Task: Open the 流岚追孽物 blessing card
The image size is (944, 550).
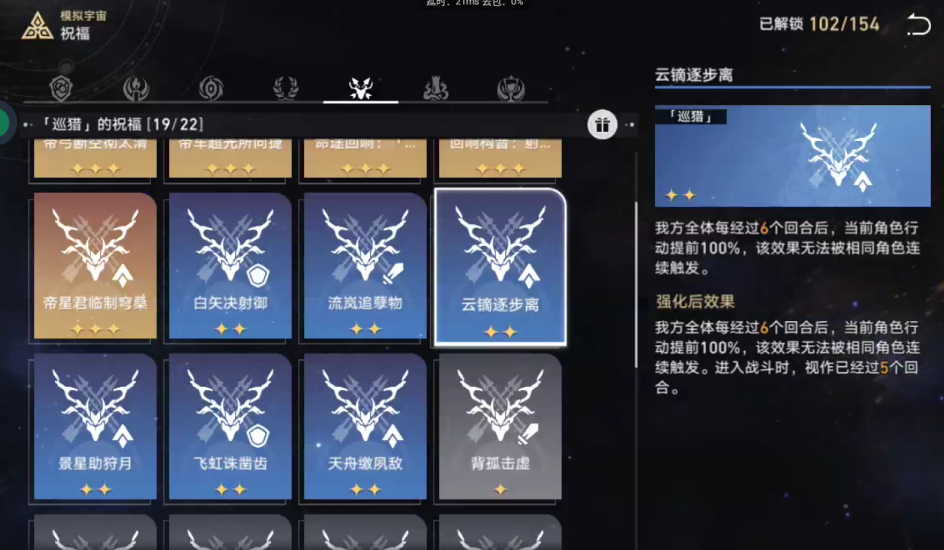Action: point(365,265)
